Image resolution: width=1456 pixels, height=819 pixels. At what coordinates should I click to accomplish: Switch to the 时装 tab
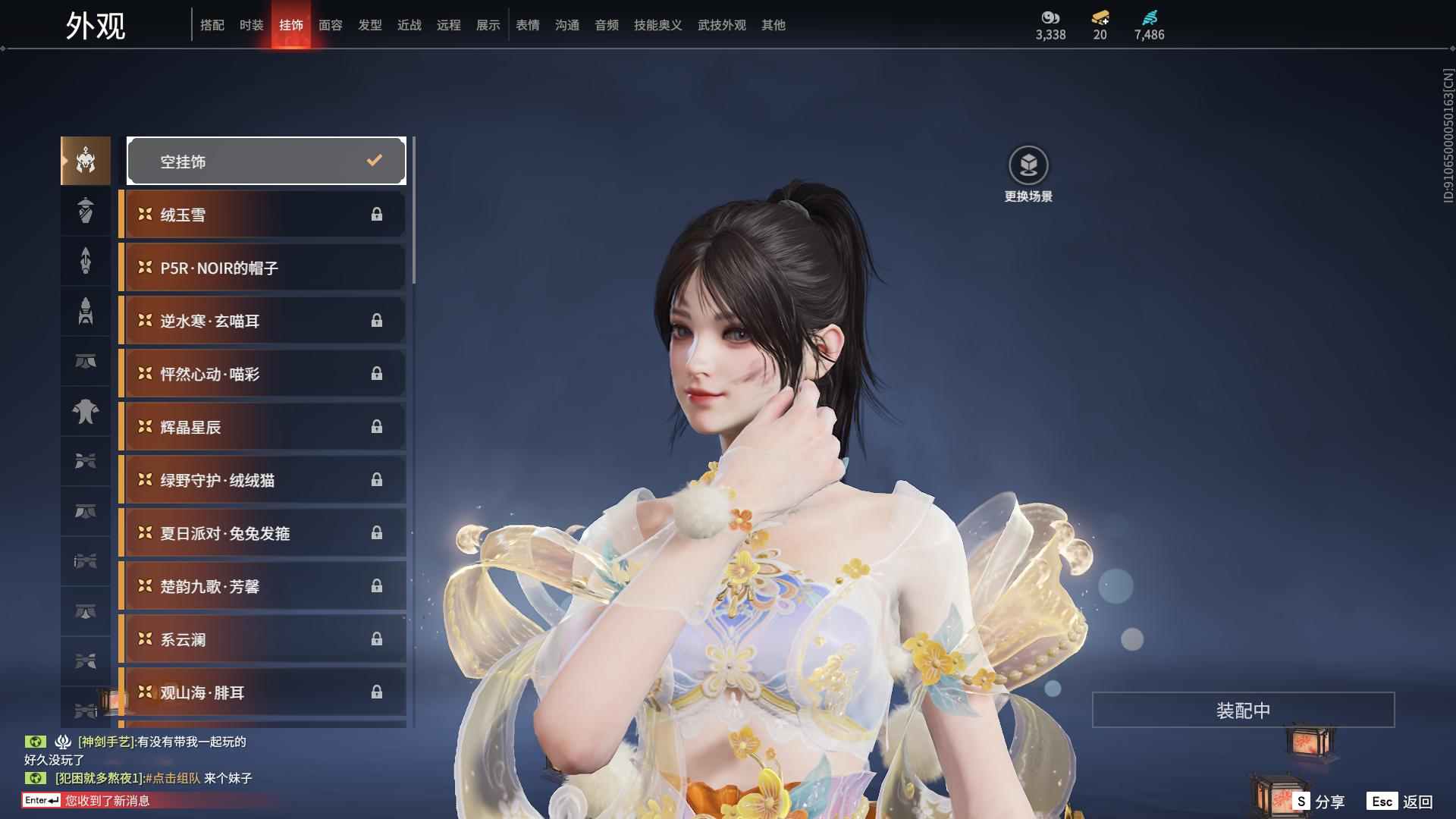coord(251,25)
